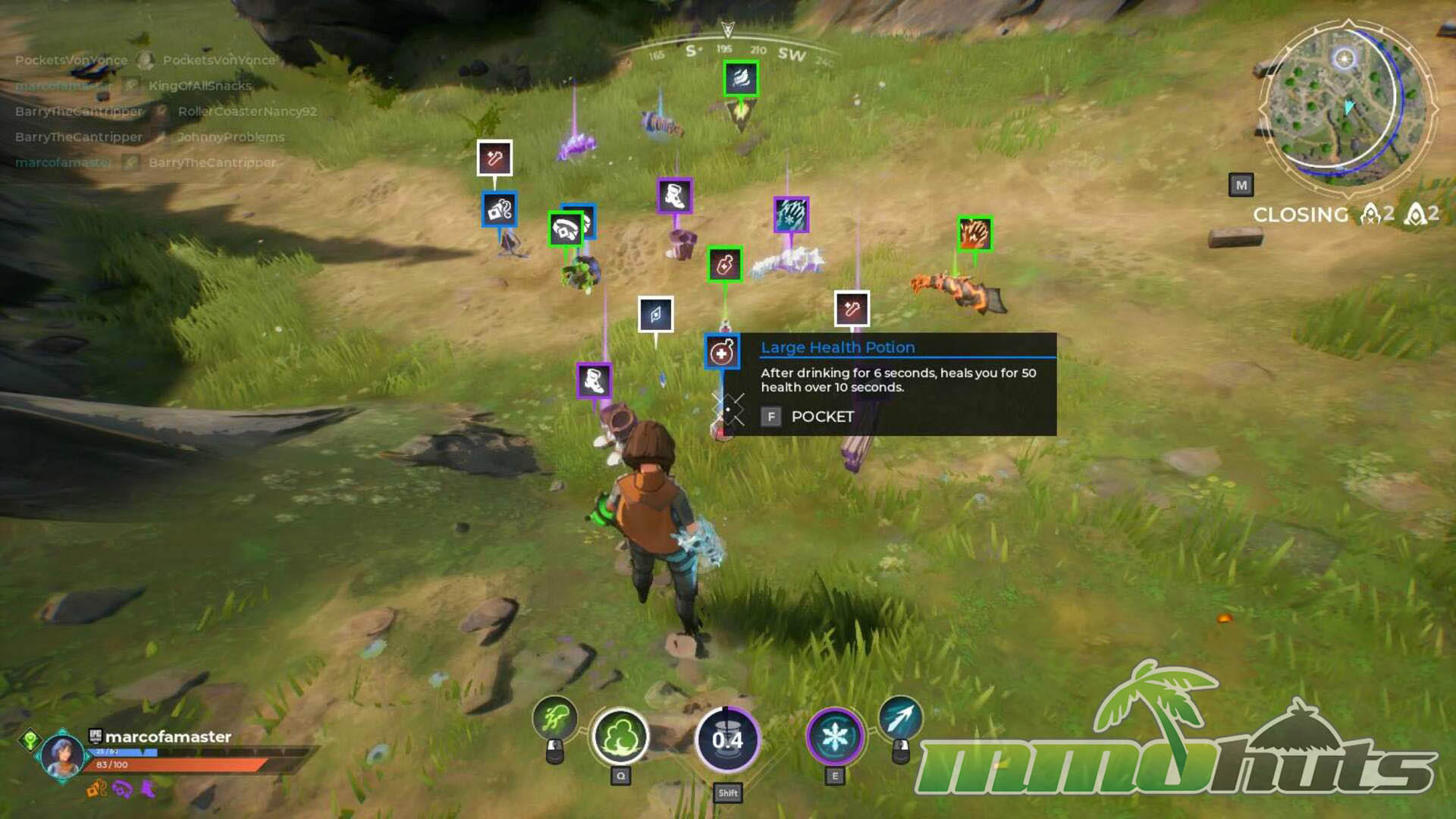1456x819 pixels.
Task: Click the green-bordered belt loot marker
Action: pyautogui.click(x=565, y=228)
